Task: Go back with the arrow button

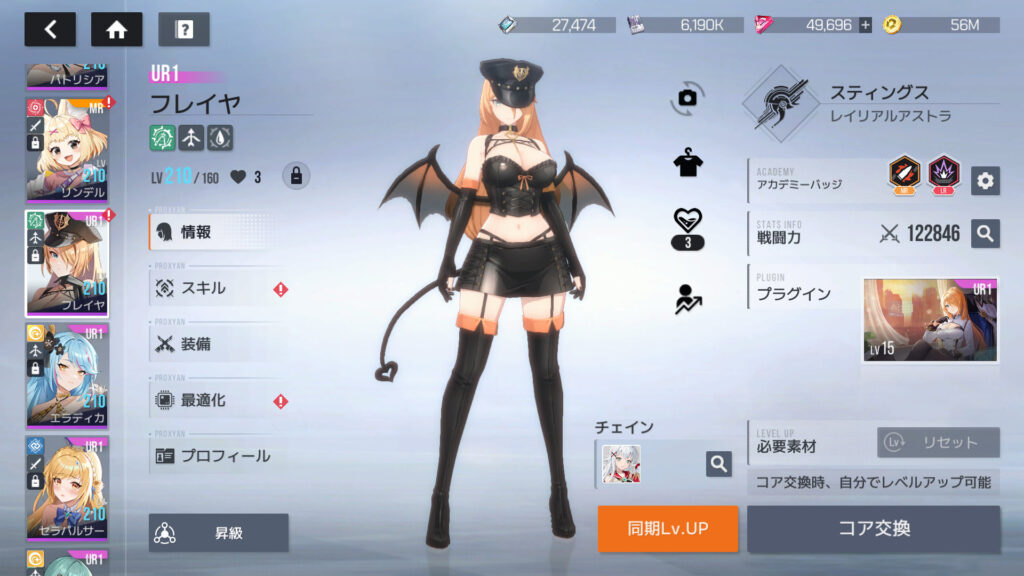Action: 50,29
